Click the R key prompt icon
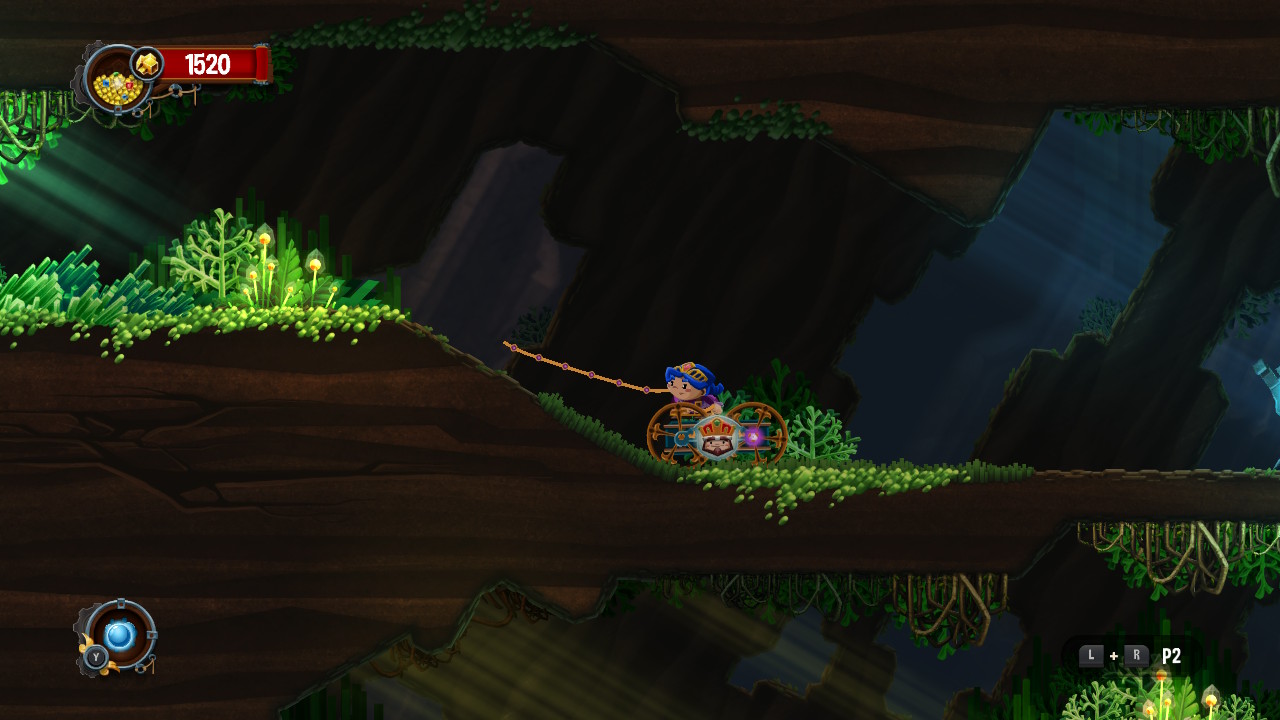 click(1137, 655)
